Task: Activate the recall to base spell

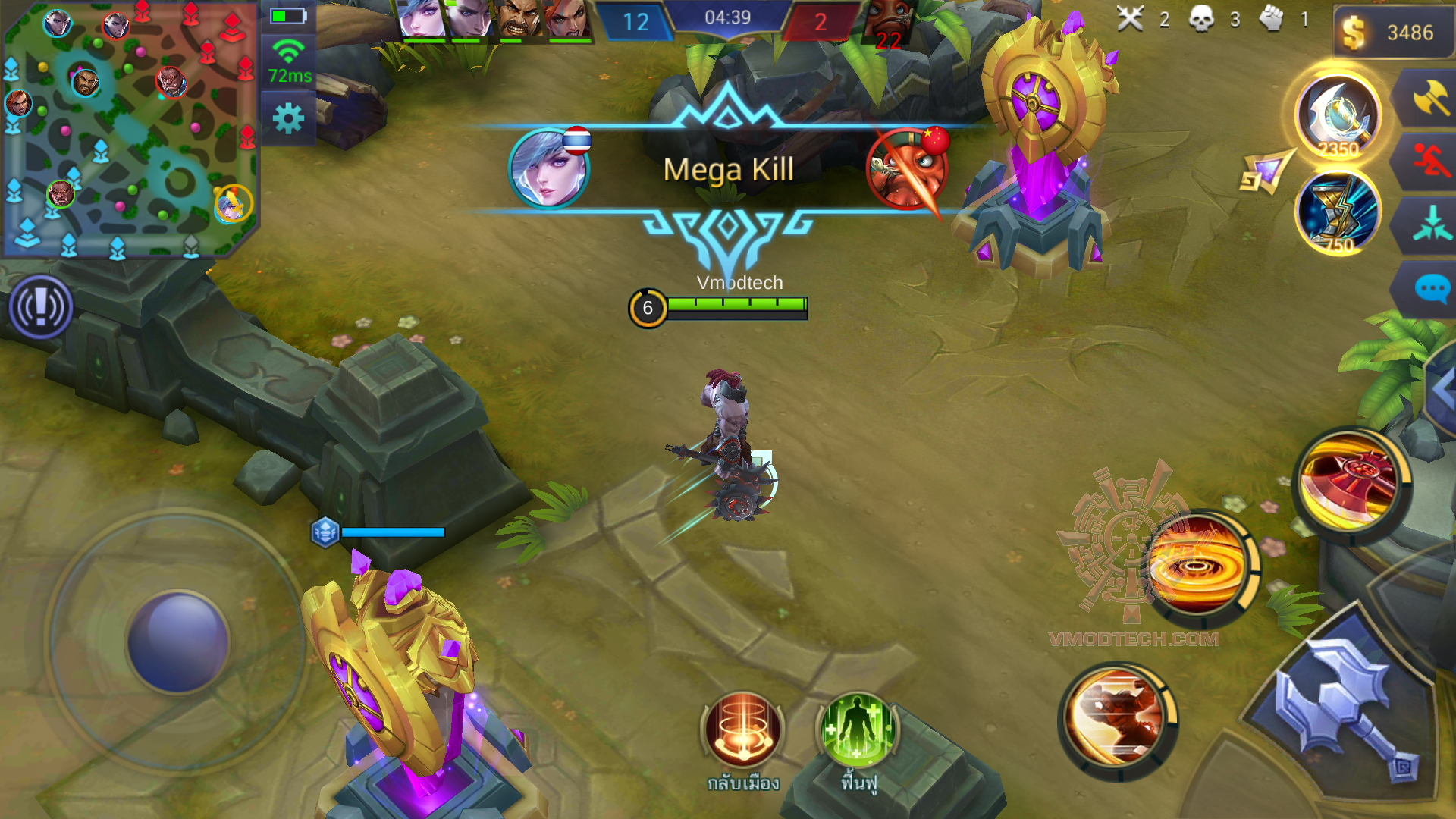Action: pyautogui.click(x=742, y=730)
